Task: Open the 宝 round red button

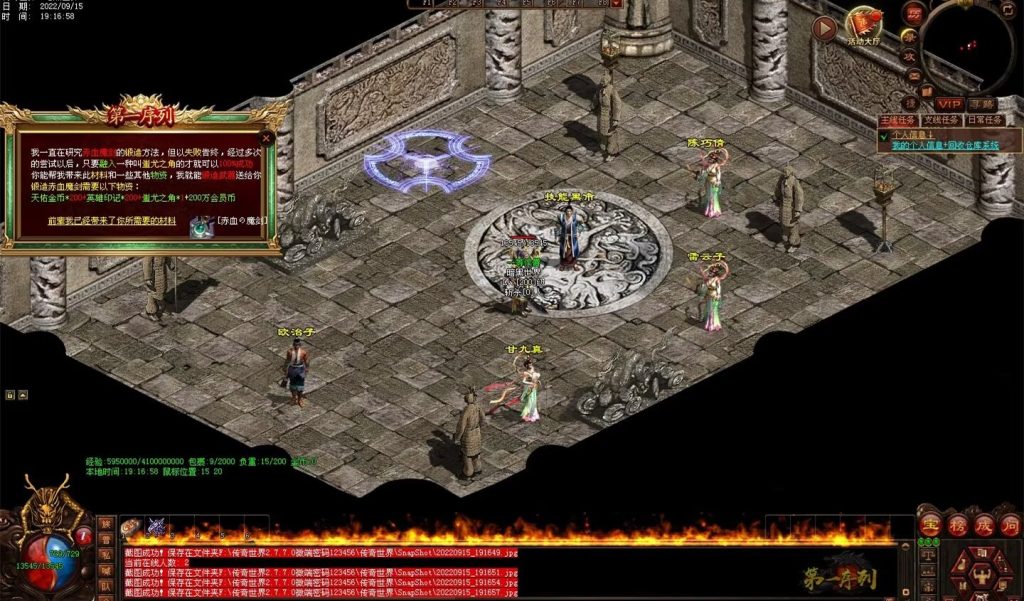Action: pos(931,524)
